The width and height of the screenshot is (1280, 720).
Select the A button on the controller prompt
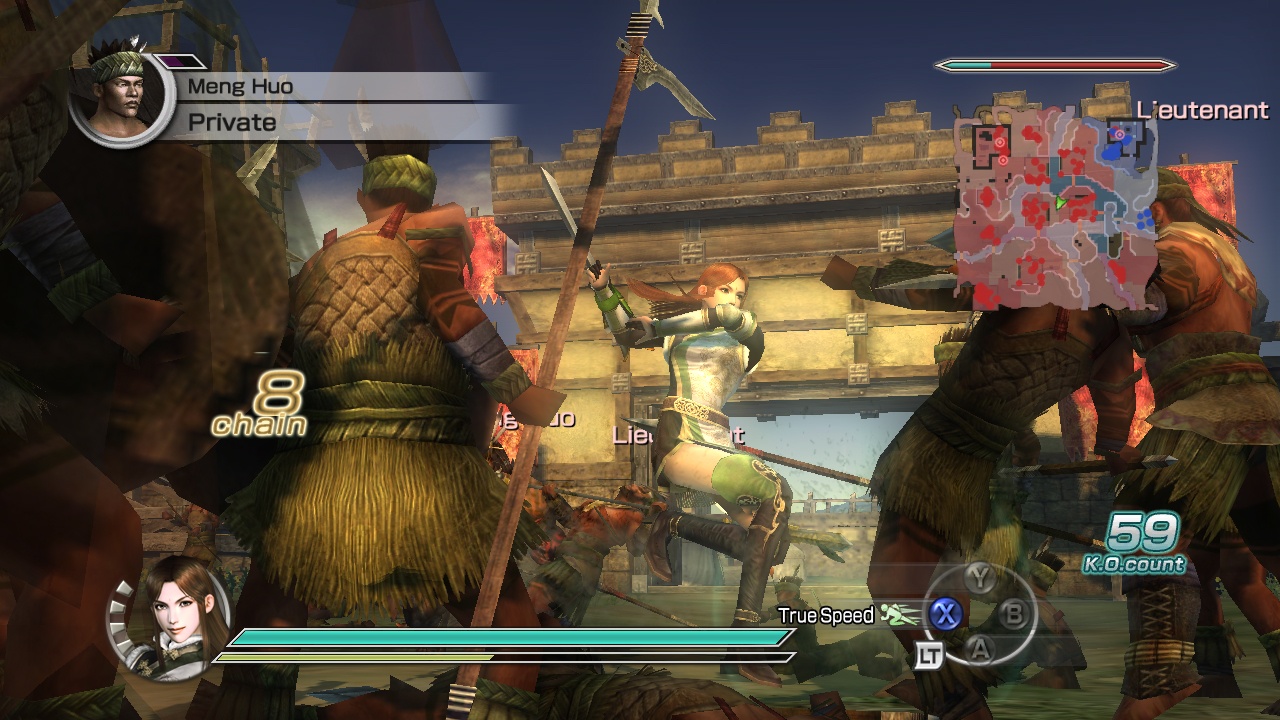click(x=980, y=650)
